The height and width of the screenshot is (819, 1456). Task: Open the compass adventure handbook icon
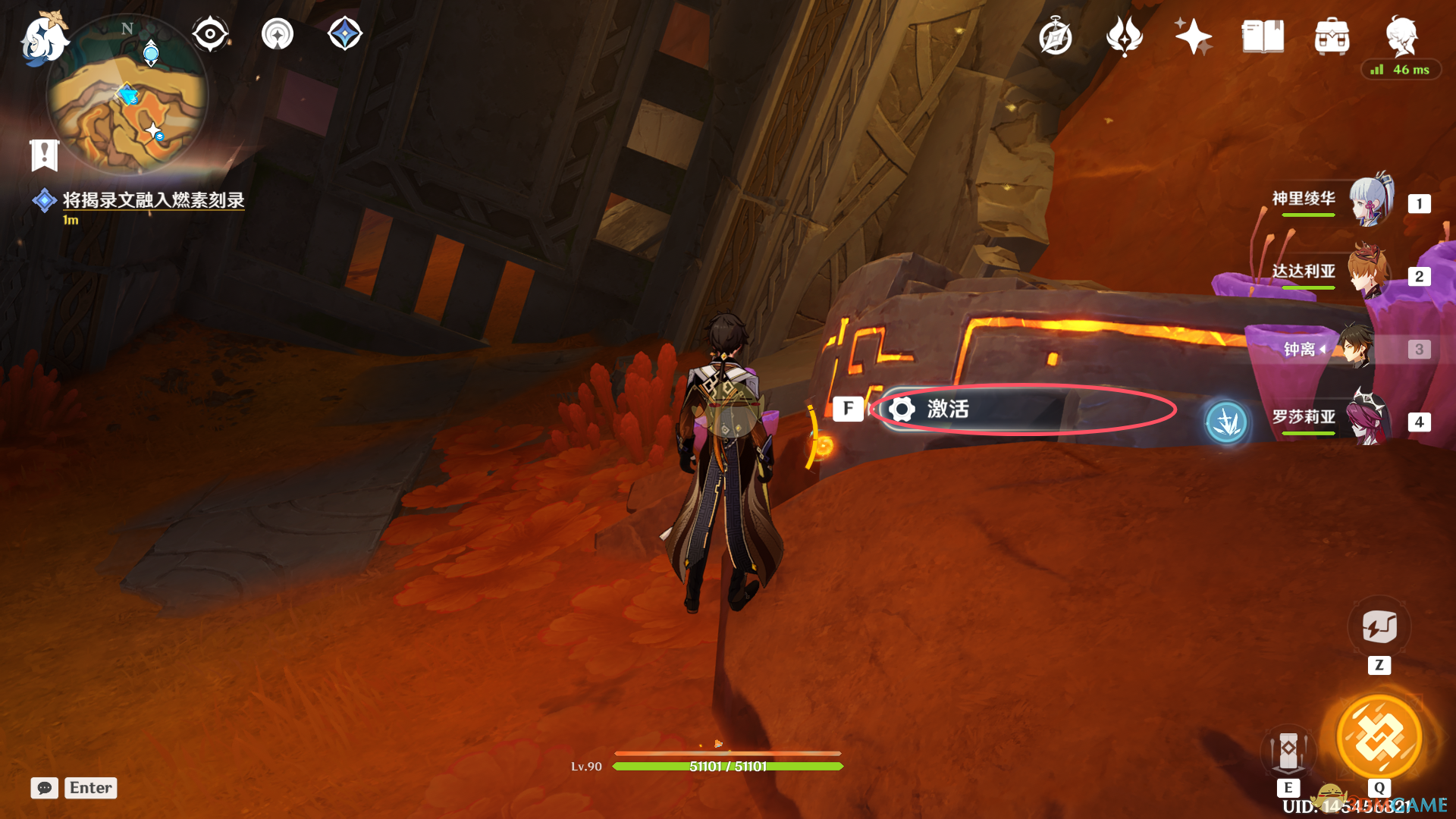click(1055, 37)
